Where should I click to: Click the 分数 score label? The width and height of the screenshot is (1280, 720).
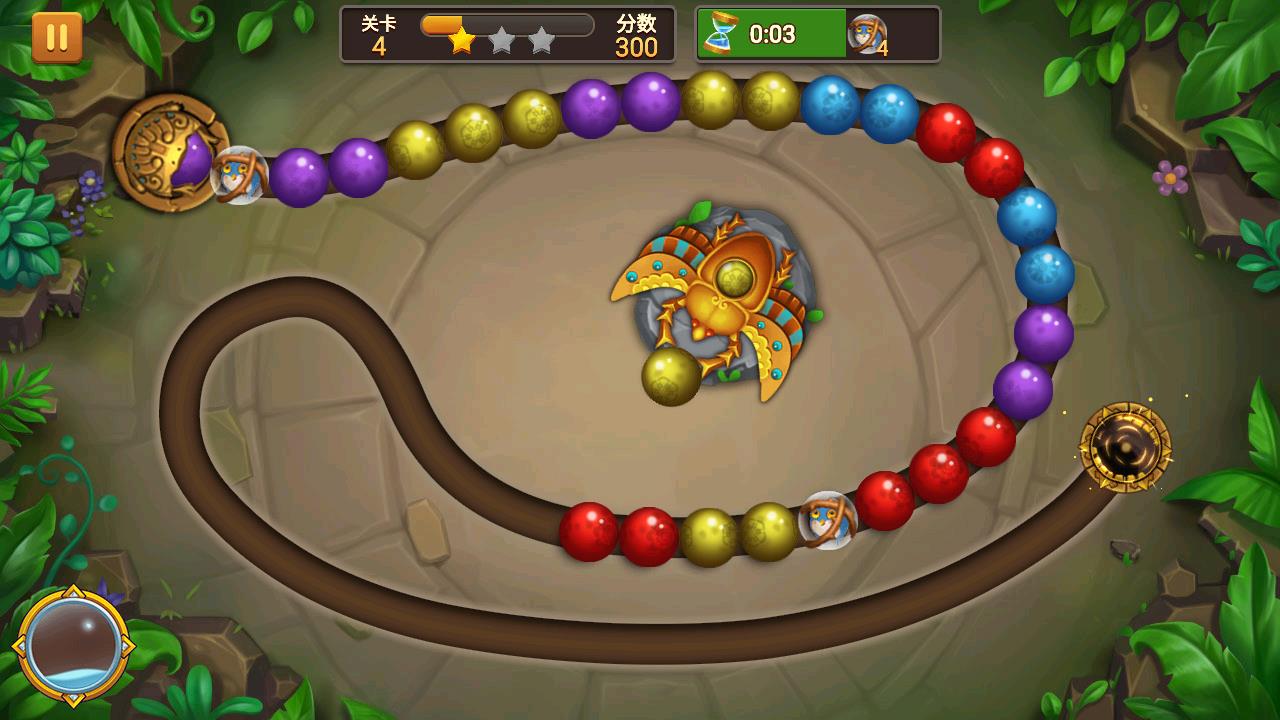[x=635, y=23]
